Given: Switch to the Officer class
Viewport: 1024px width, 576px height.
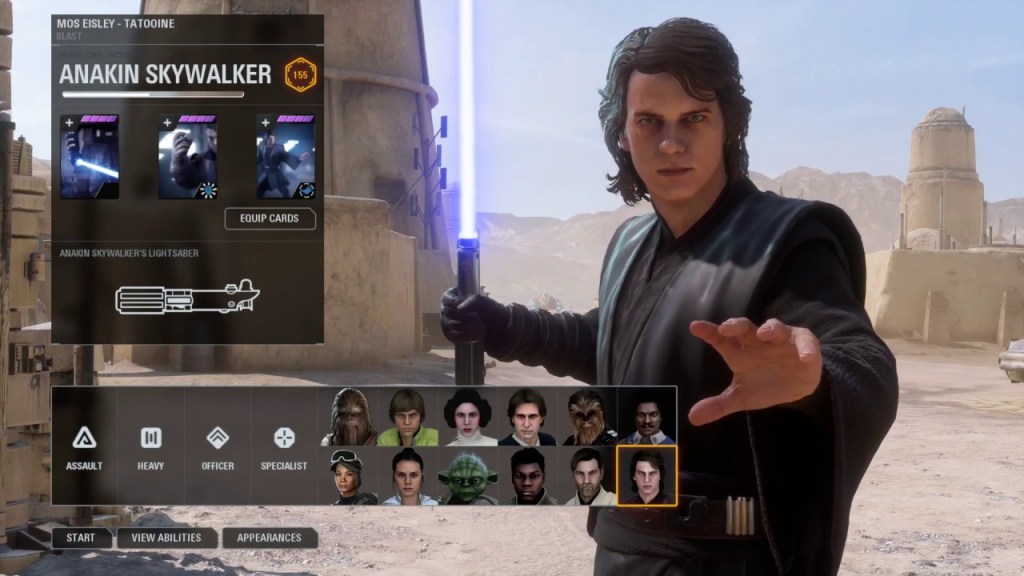Looking at the screenshot, I should [x=217, y=446].
